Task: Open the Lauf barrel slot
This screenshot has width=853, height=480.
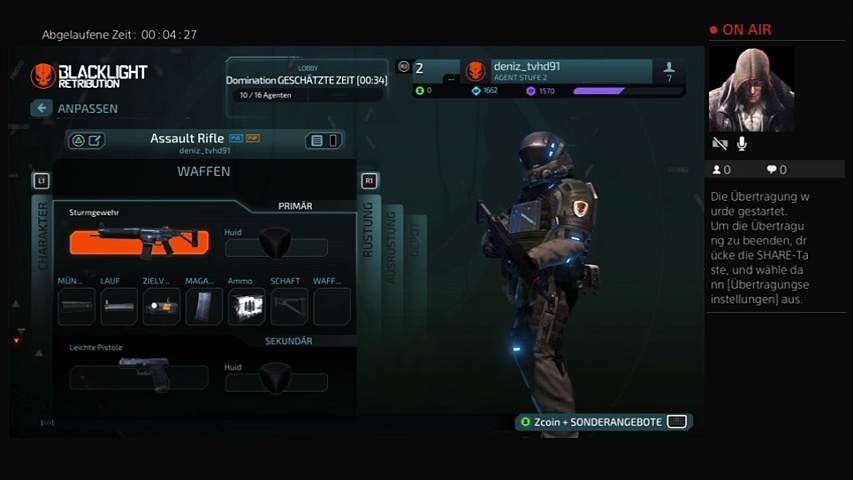Action: [x=119, y=306]
